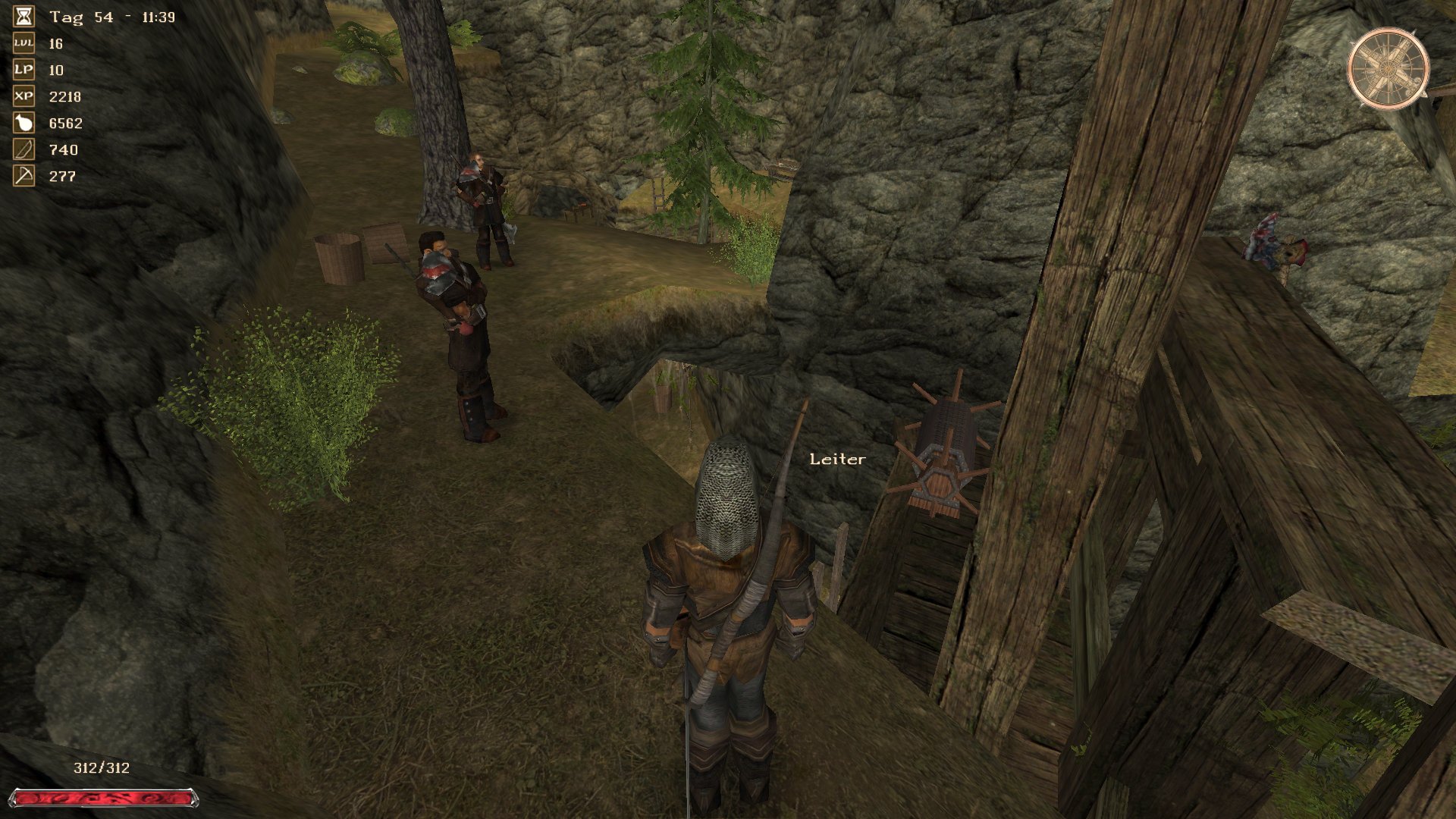This screenshot has width=1456, height=819.
Task: Click the compass in the corner
Action: 1388,69
